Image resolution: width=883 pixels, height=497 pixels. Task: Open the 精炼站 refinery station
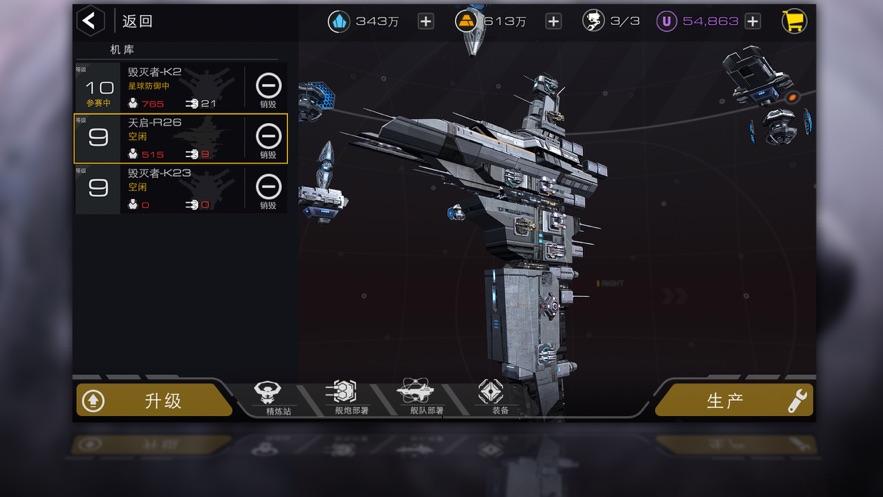pos(268,397)
